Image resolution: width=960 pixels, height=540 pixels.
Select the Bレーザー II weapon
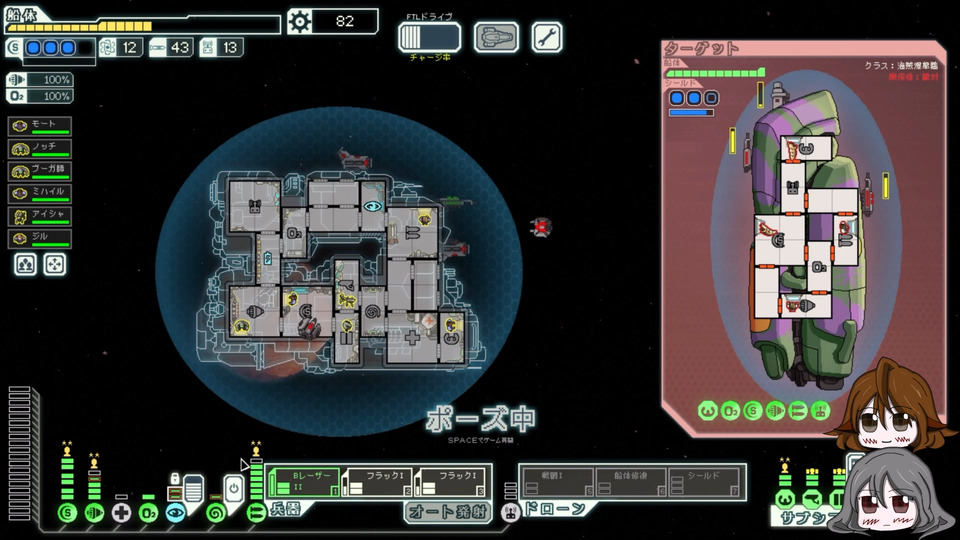299,482
